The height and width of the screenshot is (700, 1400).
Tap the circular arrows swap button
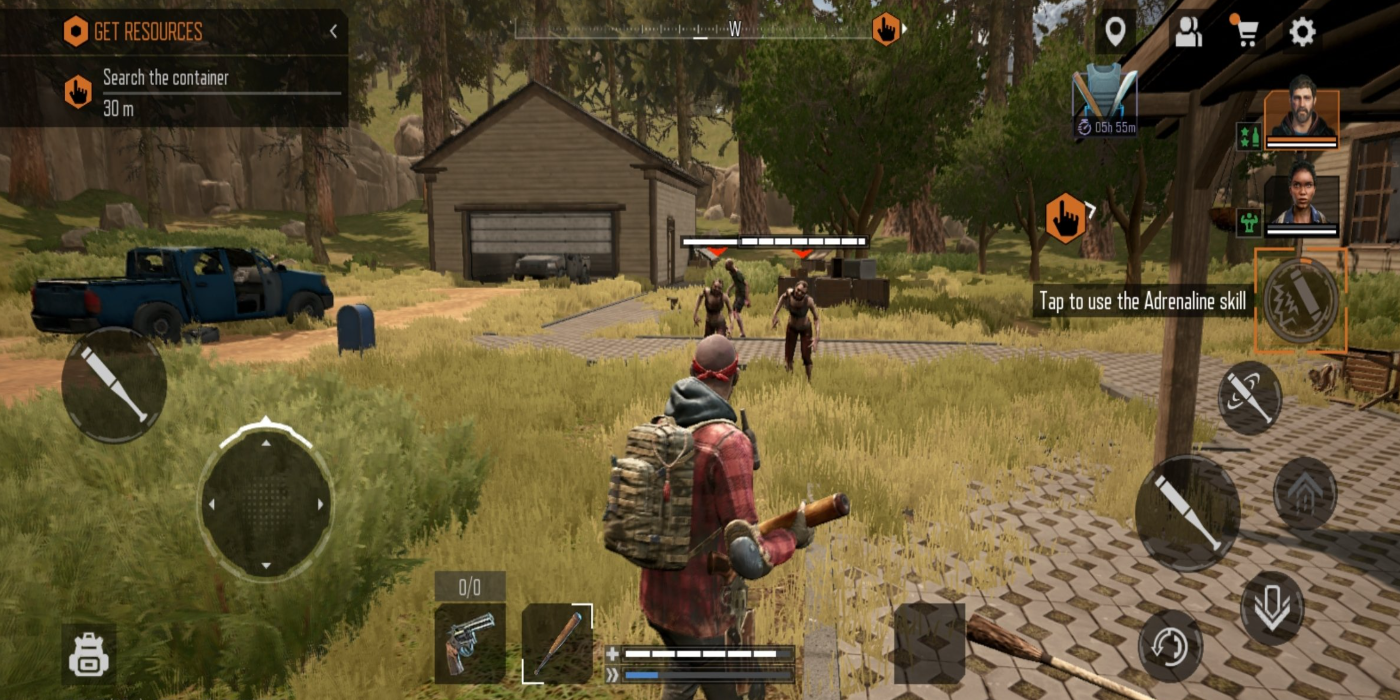point(1170,646)
